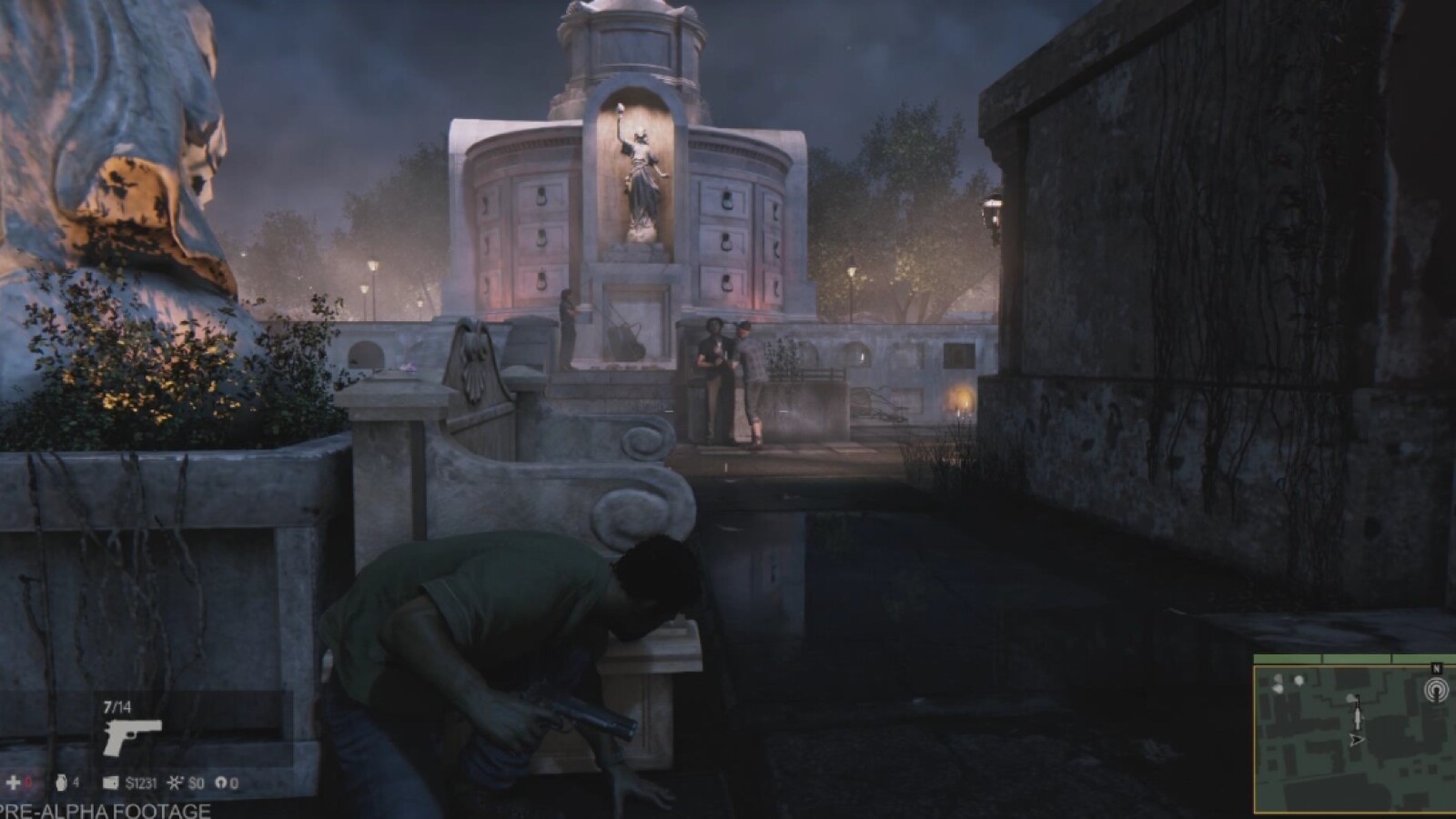Click the radio signal marker on minimap
The height and width of the screenshot is (819, 1456).
pyautogui.click(x=1436, y=689)
